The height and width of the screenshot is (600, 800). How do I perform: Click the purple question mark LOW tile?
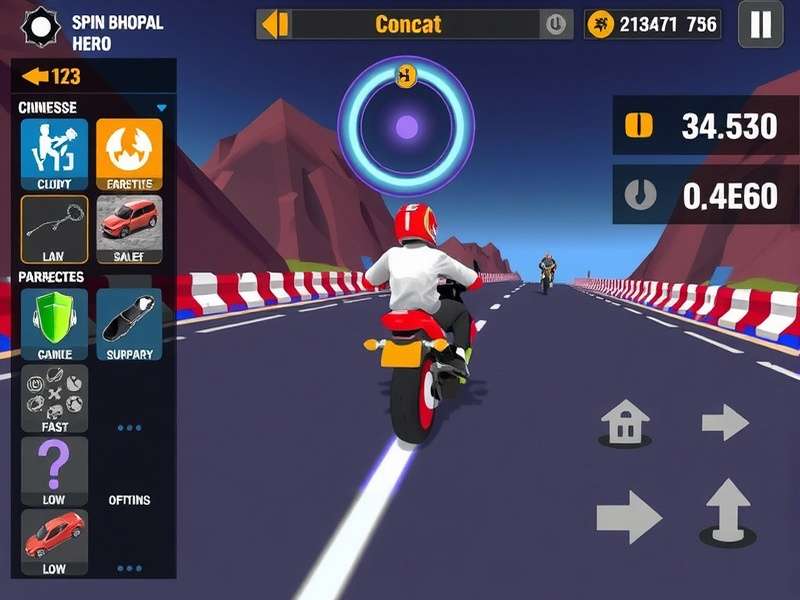point(54,471)
